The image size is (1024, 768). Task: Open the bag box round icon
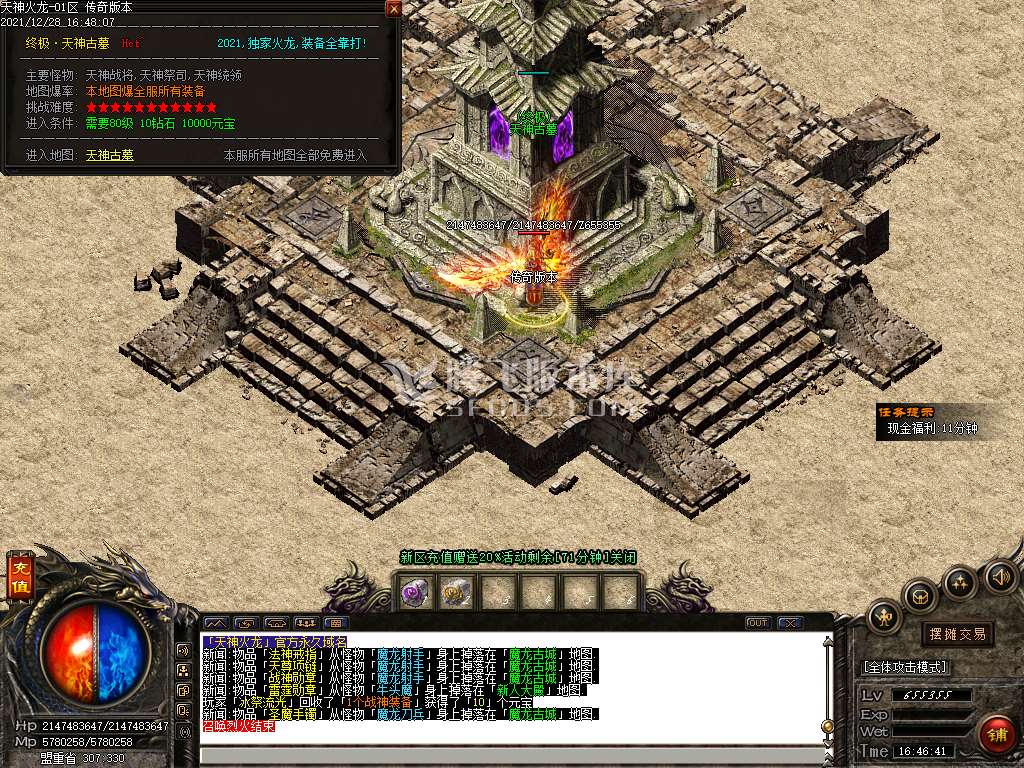pyautogui.click(x=920, y=596)
